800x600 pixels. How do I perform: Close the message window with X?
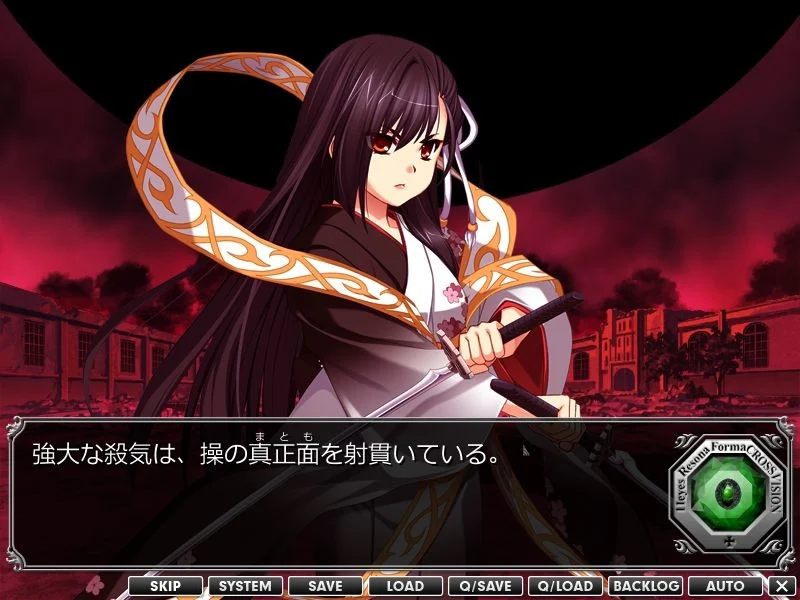click(781, 586)
